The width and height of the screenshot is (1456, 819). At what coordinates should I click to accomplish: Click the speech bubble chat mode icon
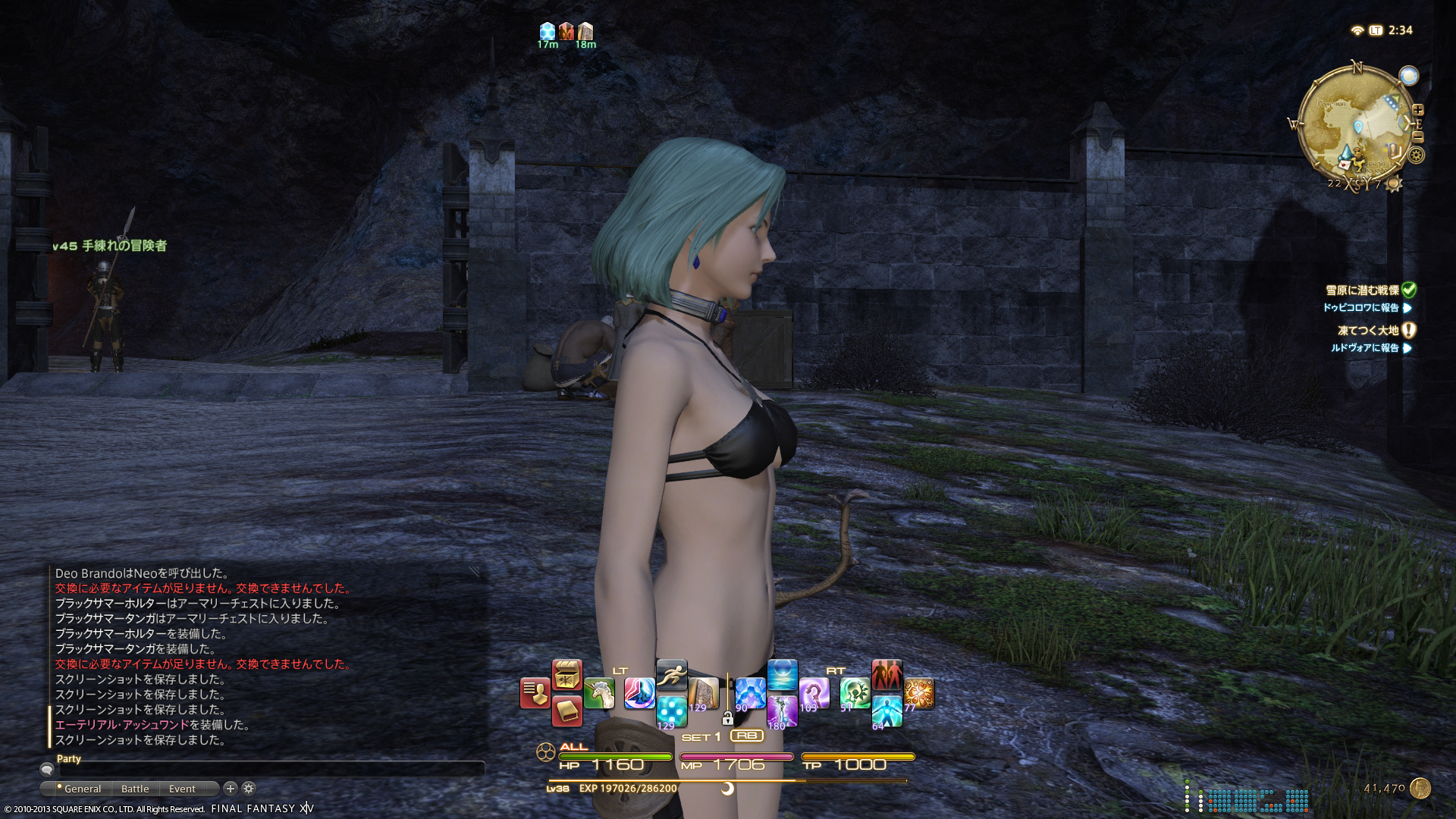(x=47, y=769)
